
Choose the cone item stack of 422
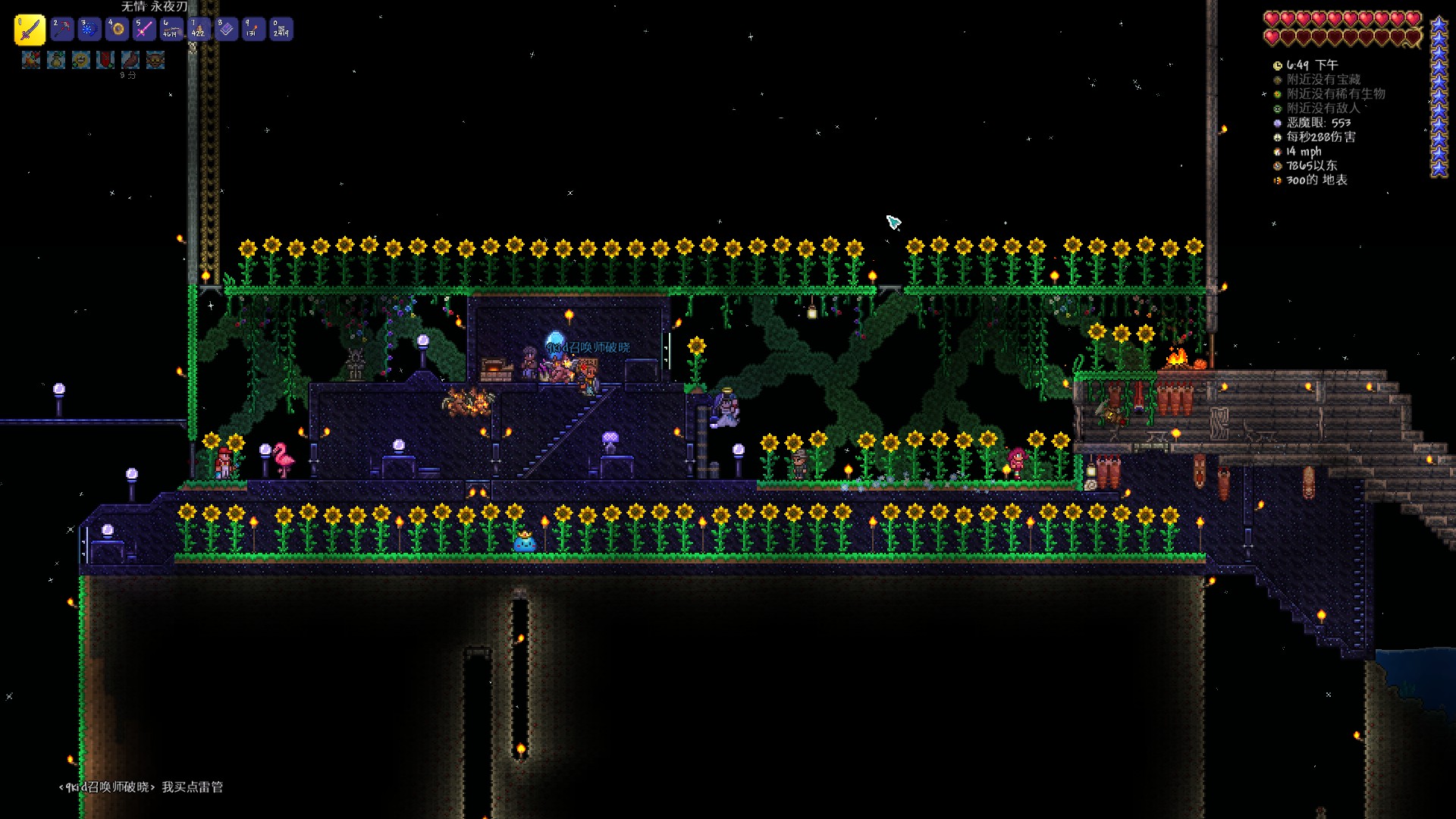coord(199,30)
